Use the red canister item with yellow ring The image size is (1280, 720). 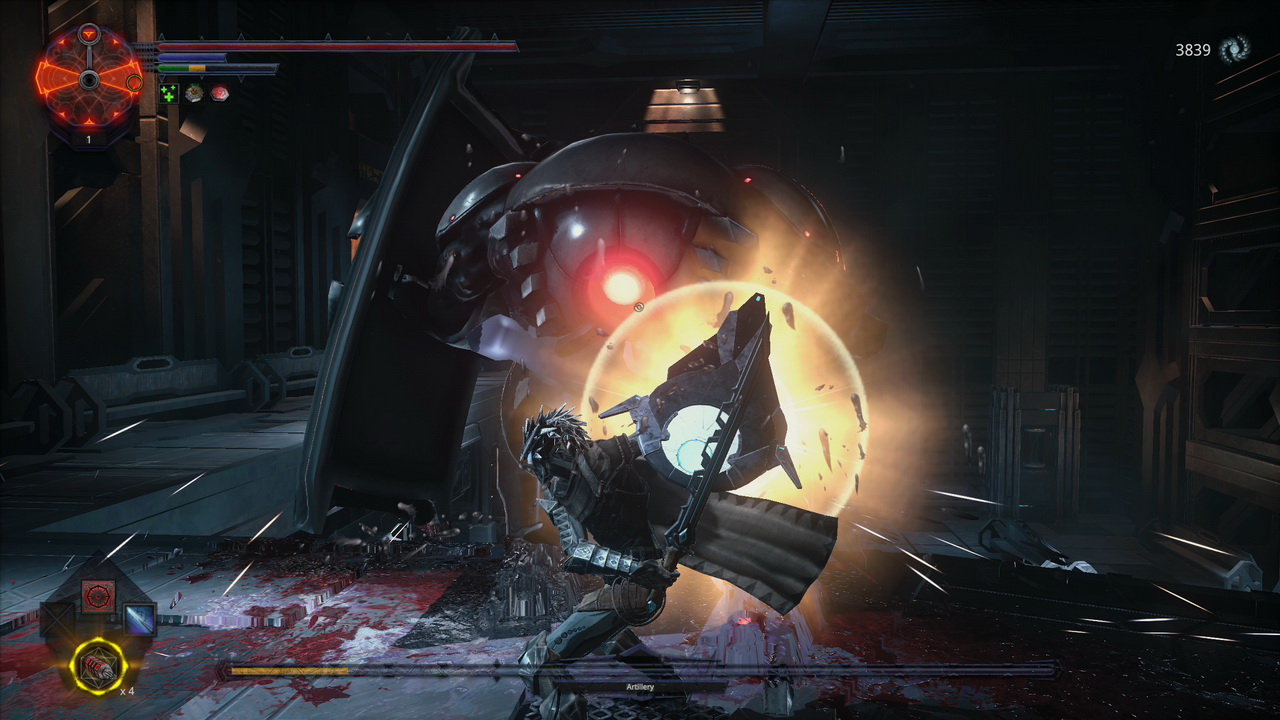click(98, 665)
